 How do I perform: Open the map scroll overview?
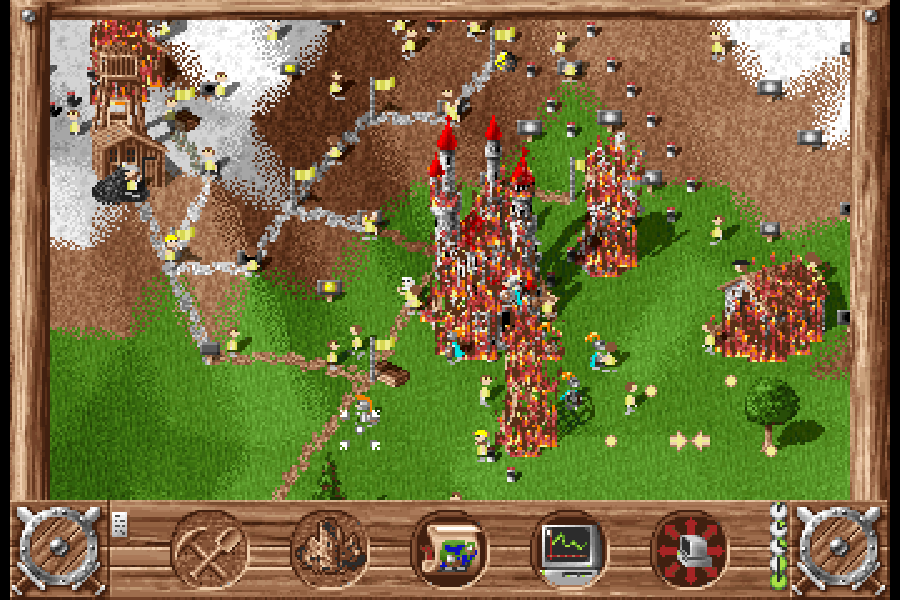coord(450,548)
